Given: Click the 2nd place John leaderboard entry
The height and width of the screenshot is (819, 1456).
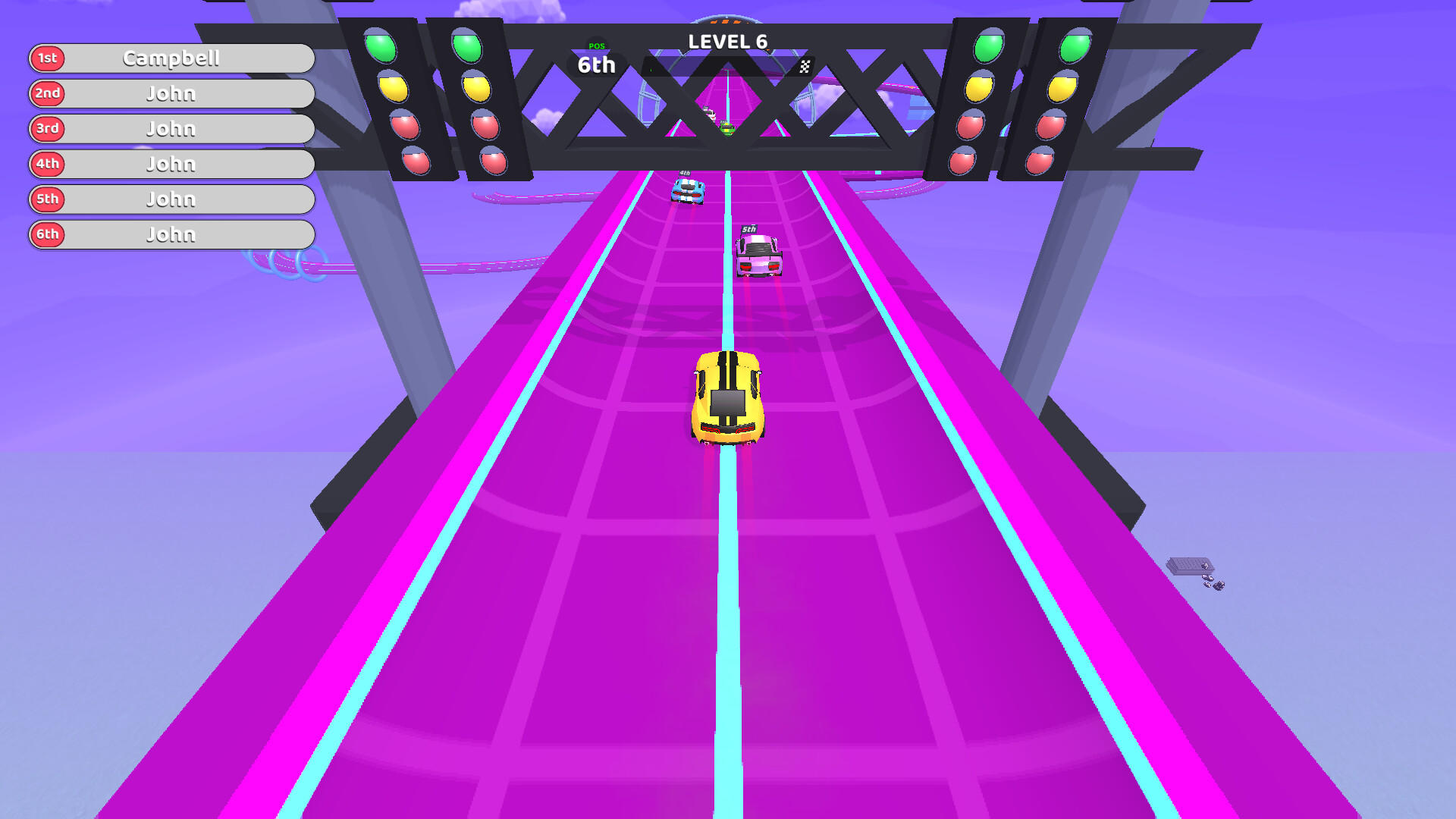Looking at the screenshot, I should [x=171, y=93].
